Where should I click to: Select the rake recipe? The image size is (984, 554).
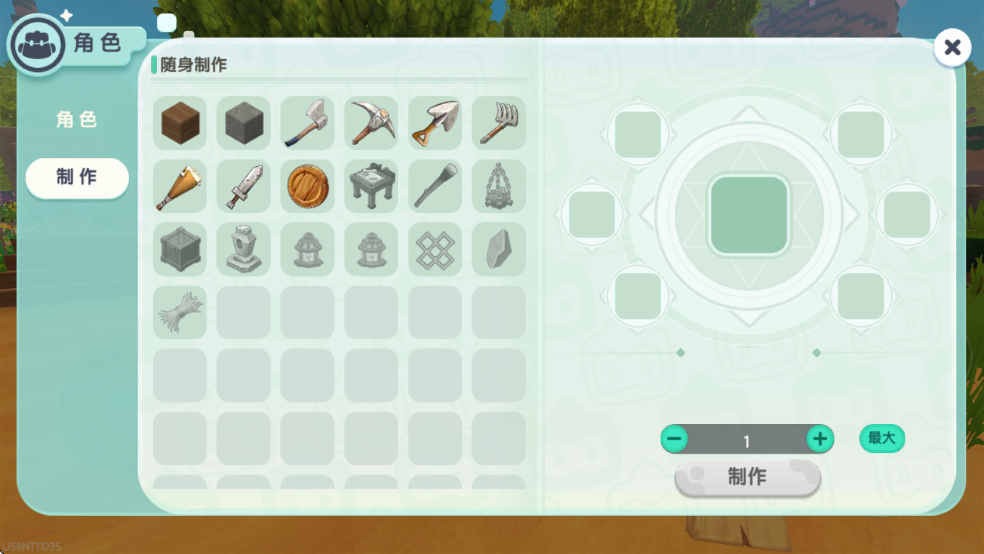point(498,123)
